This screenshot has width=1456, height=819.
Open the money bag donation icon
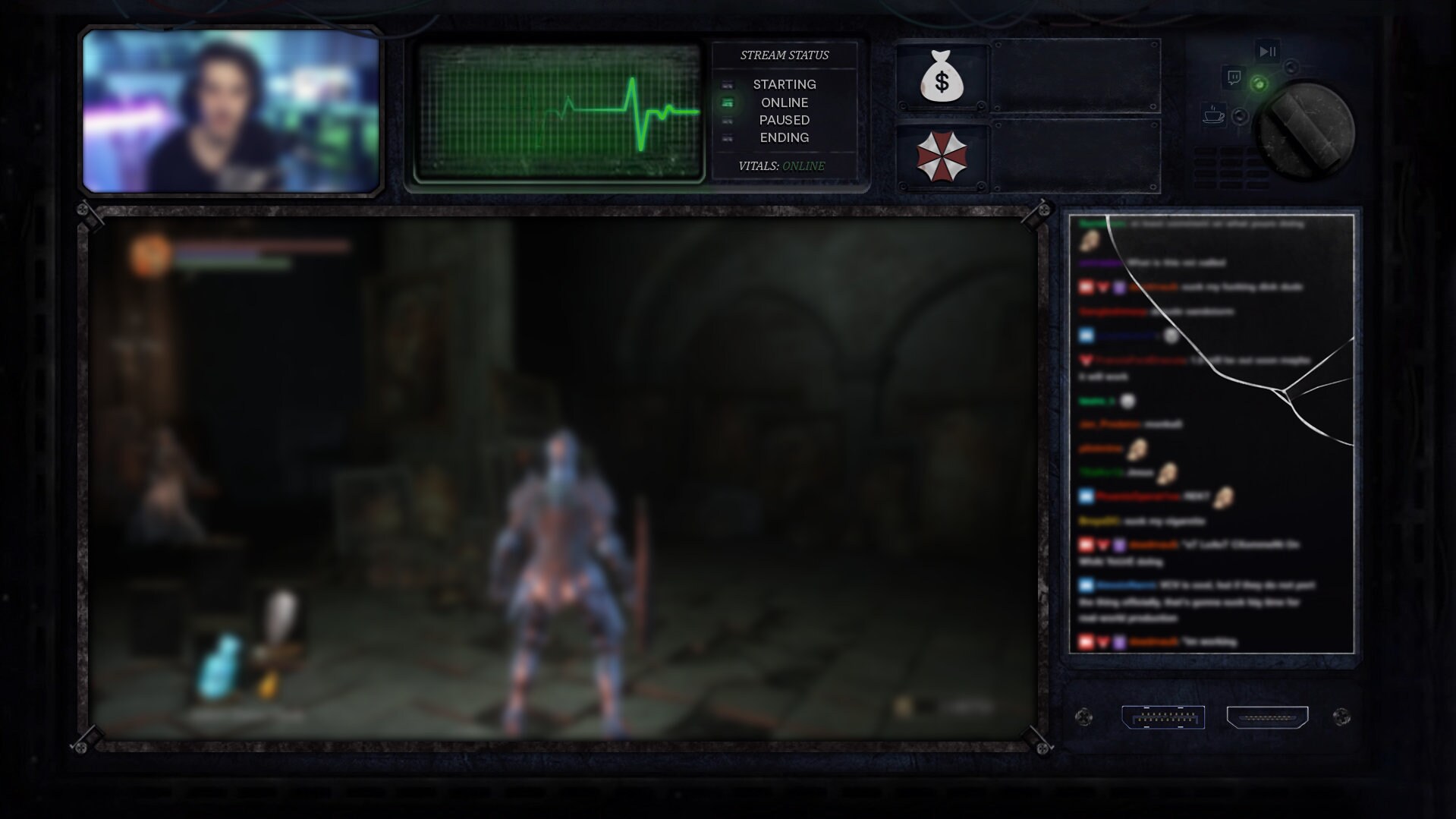942,76
